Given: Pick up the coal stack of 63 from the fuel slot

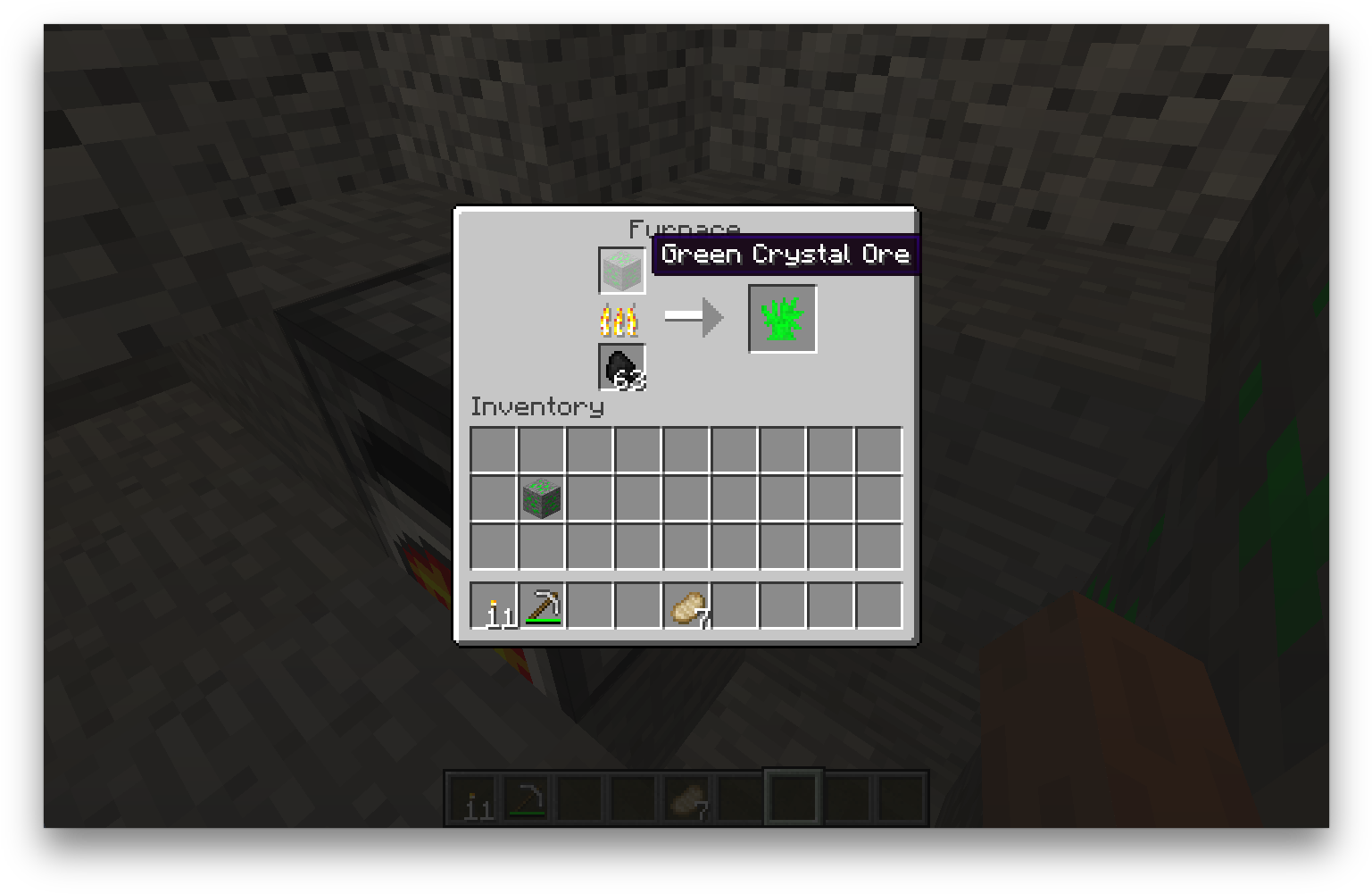Looking at the screenshot, I should [620, 366].
